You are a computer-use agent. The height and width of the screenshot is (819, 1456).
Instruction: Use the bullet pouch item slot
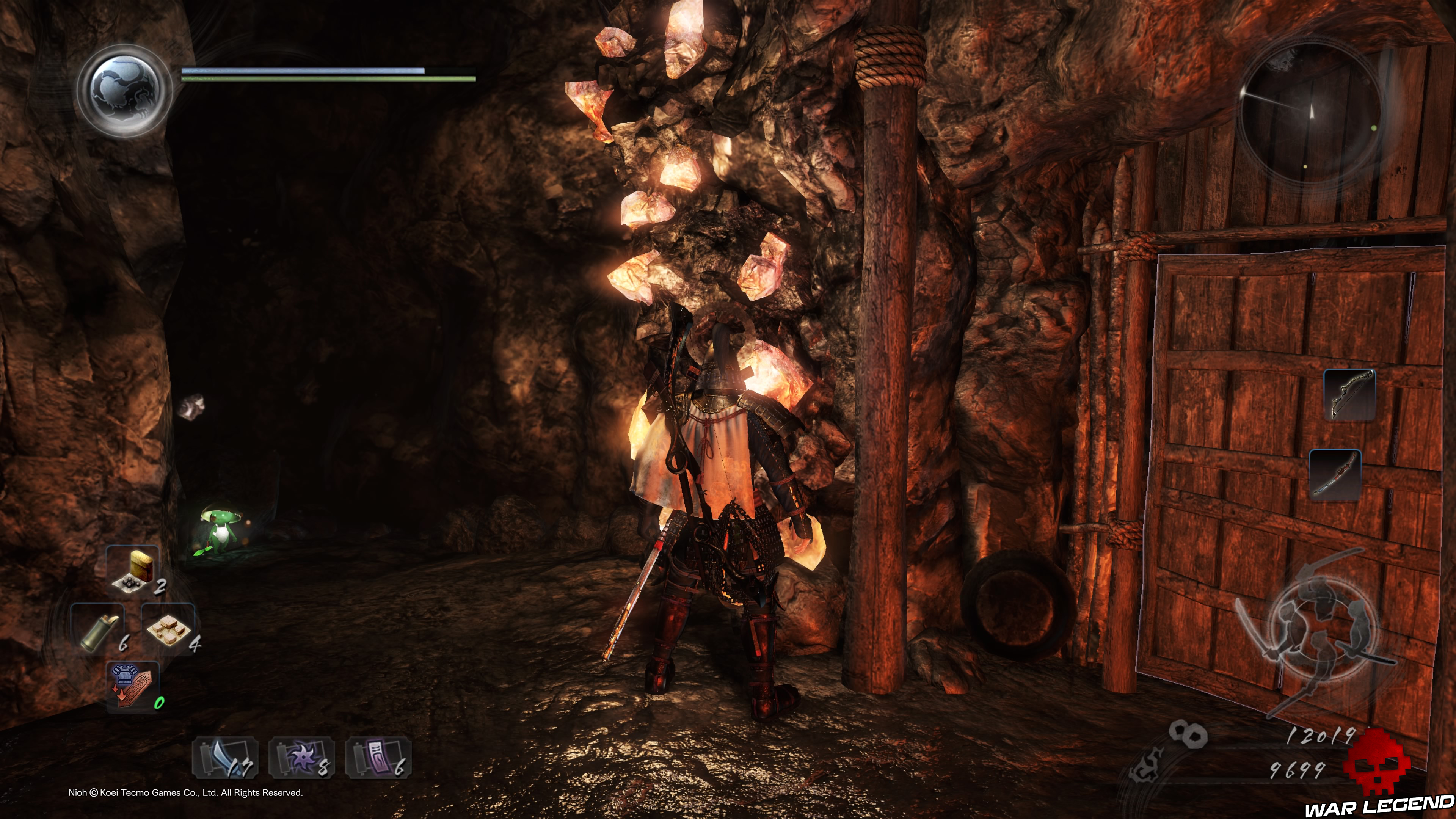coord(133,569)
